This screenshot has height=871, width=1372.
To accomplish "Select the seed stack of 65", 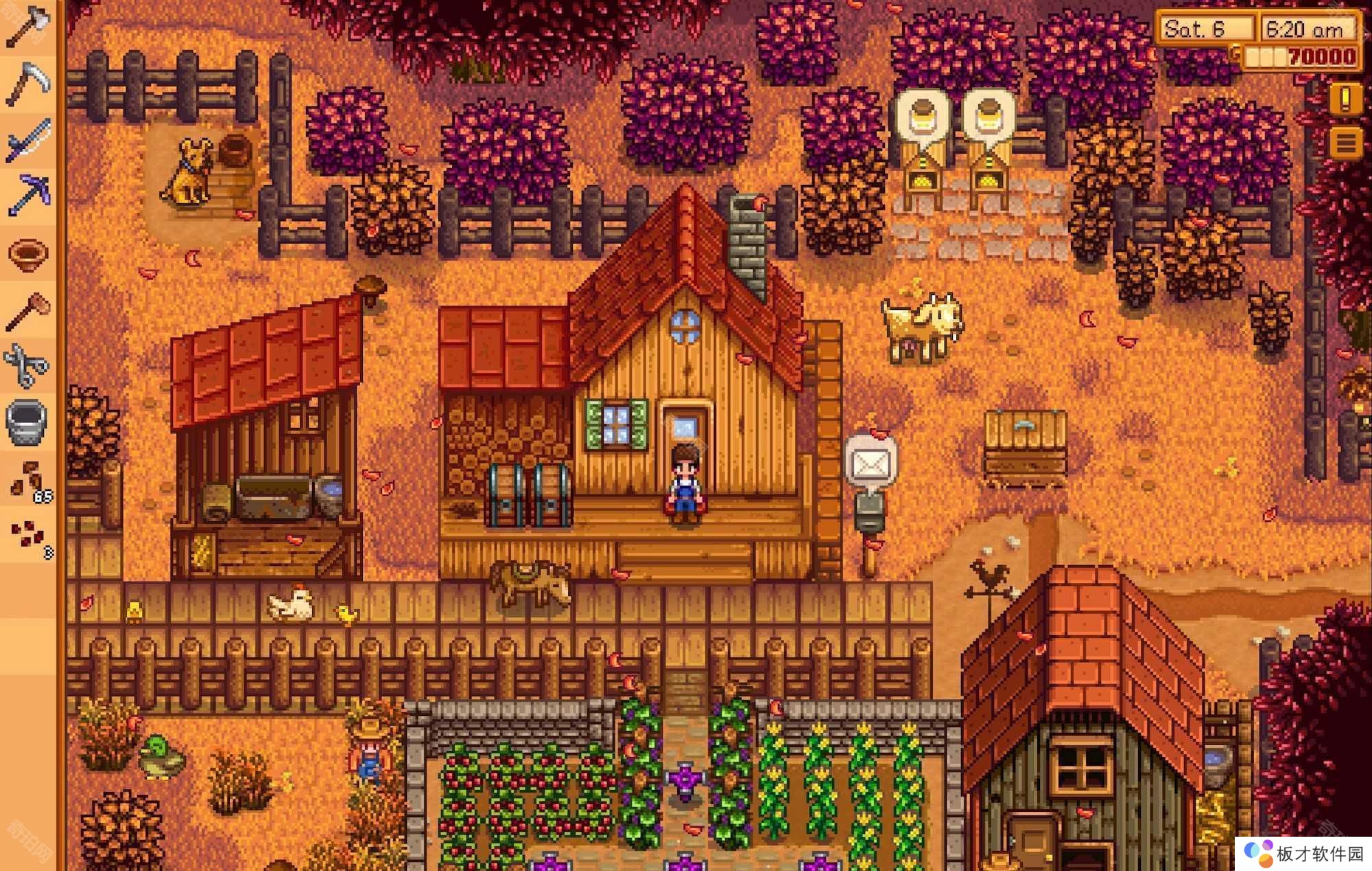I will tap(29, 480).
